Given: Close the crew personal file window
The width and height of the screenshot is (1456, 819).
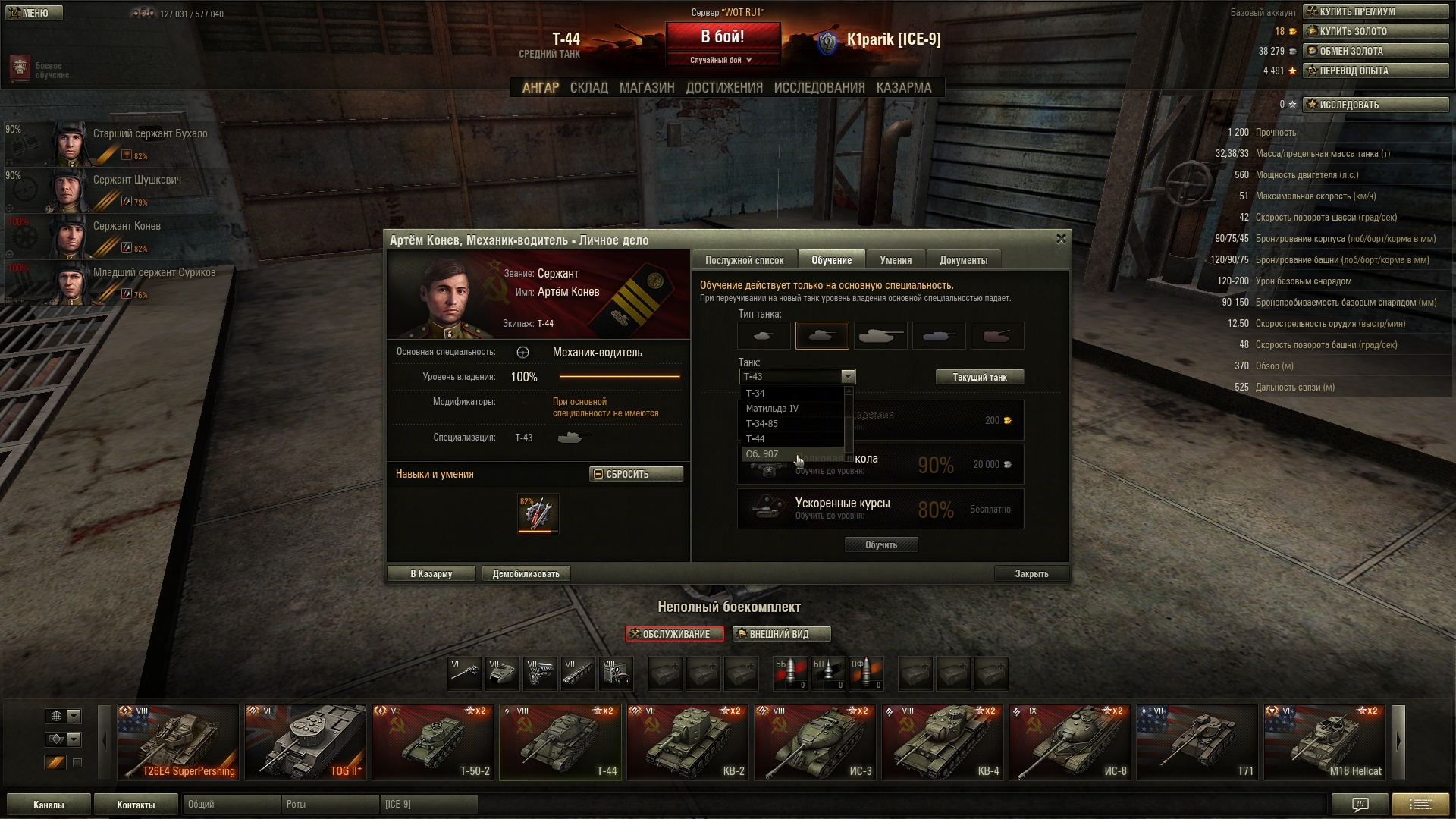Looking at the screenshot, I should click(x=1061, y=239).
